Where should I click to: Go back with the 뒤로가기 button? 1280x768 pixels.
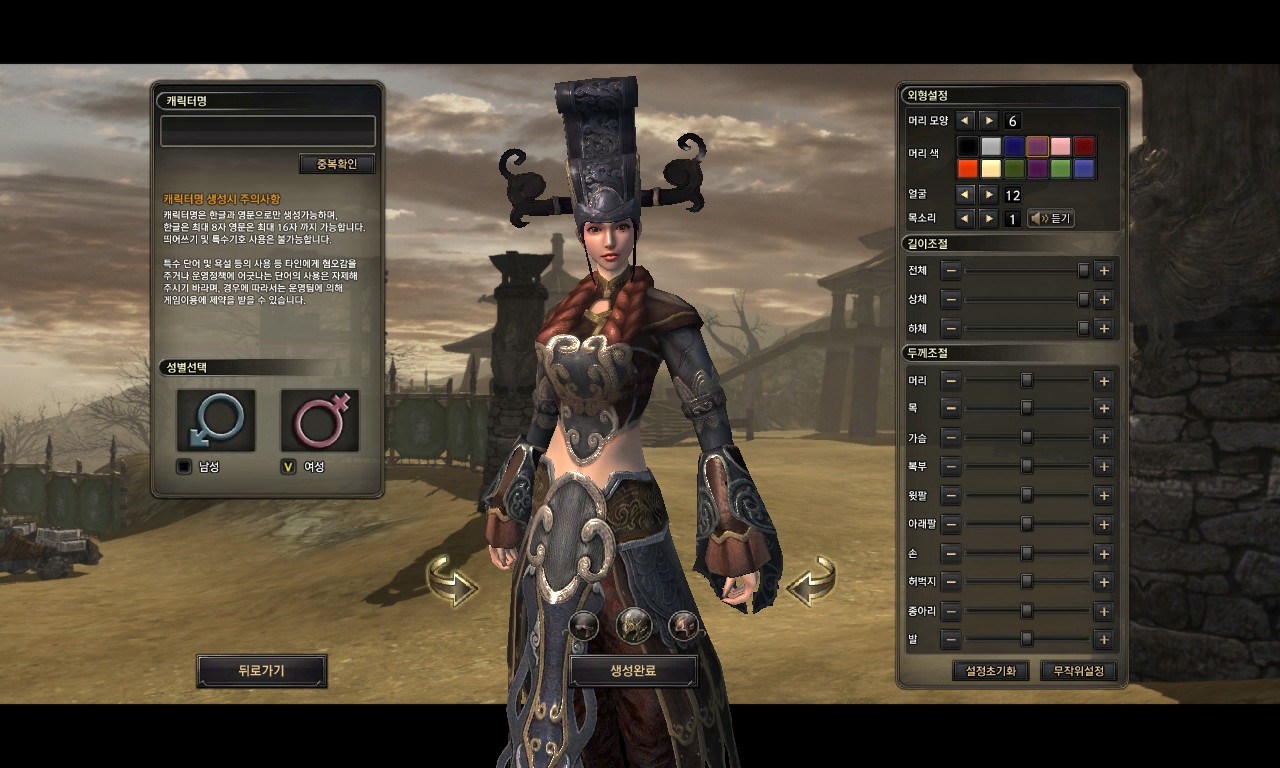[262, 671]
